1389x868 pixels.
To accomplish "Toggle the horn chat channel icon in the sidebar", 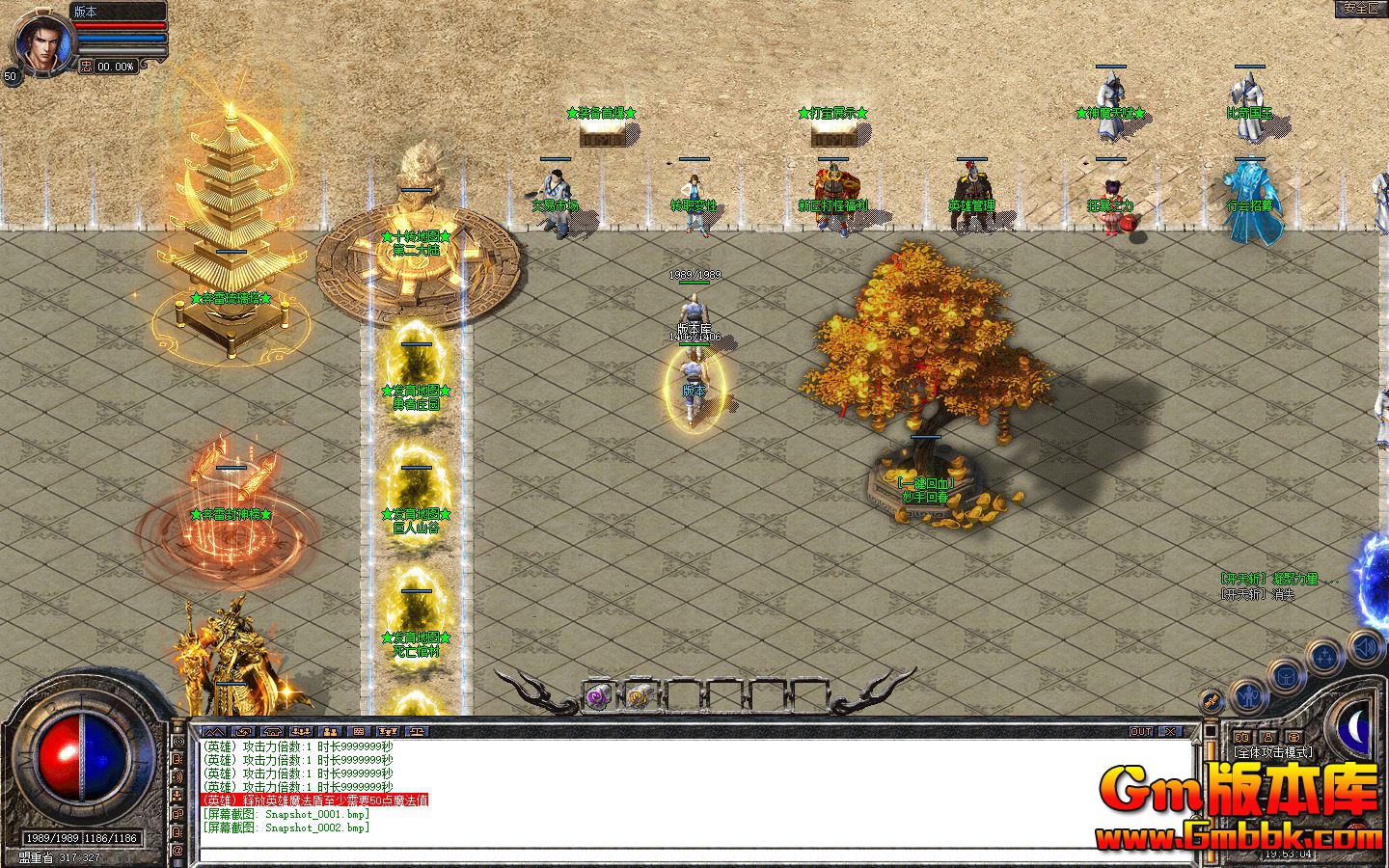I will point(177,777).
